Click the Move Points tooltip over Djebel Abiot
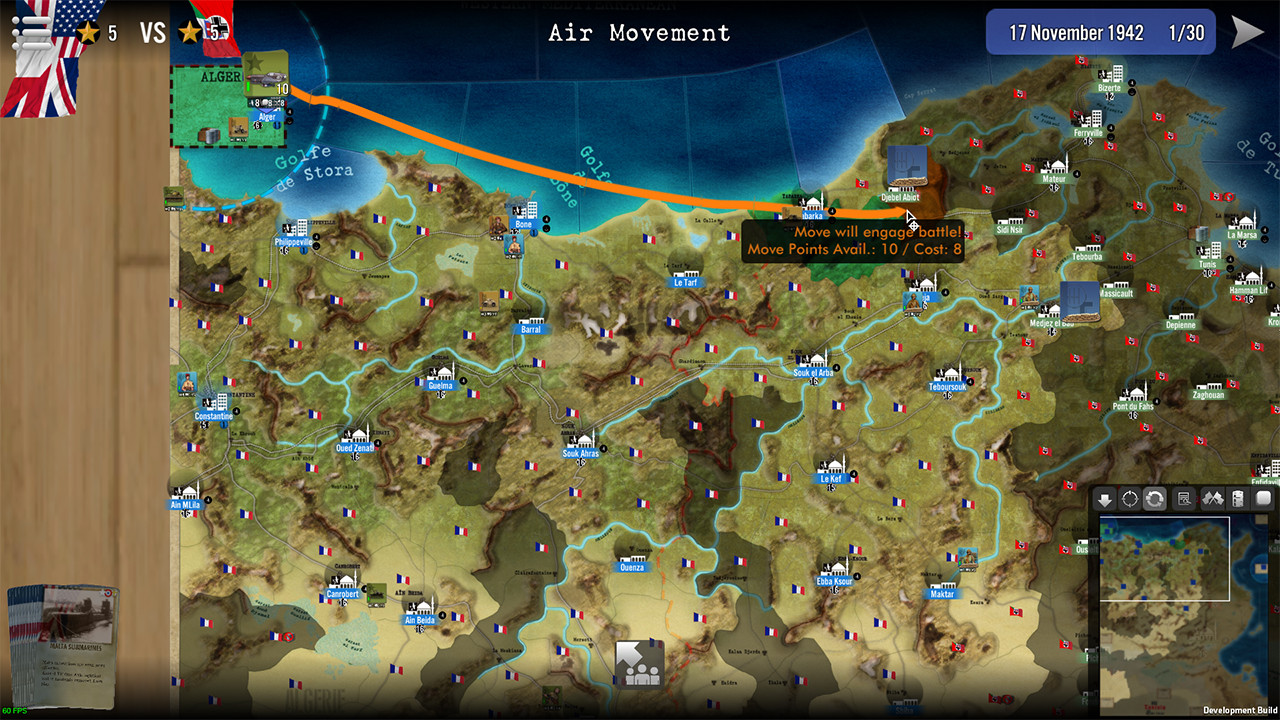Image resolution: width=1280 pixels, height=720 pixels. click(x=855, y=240)
